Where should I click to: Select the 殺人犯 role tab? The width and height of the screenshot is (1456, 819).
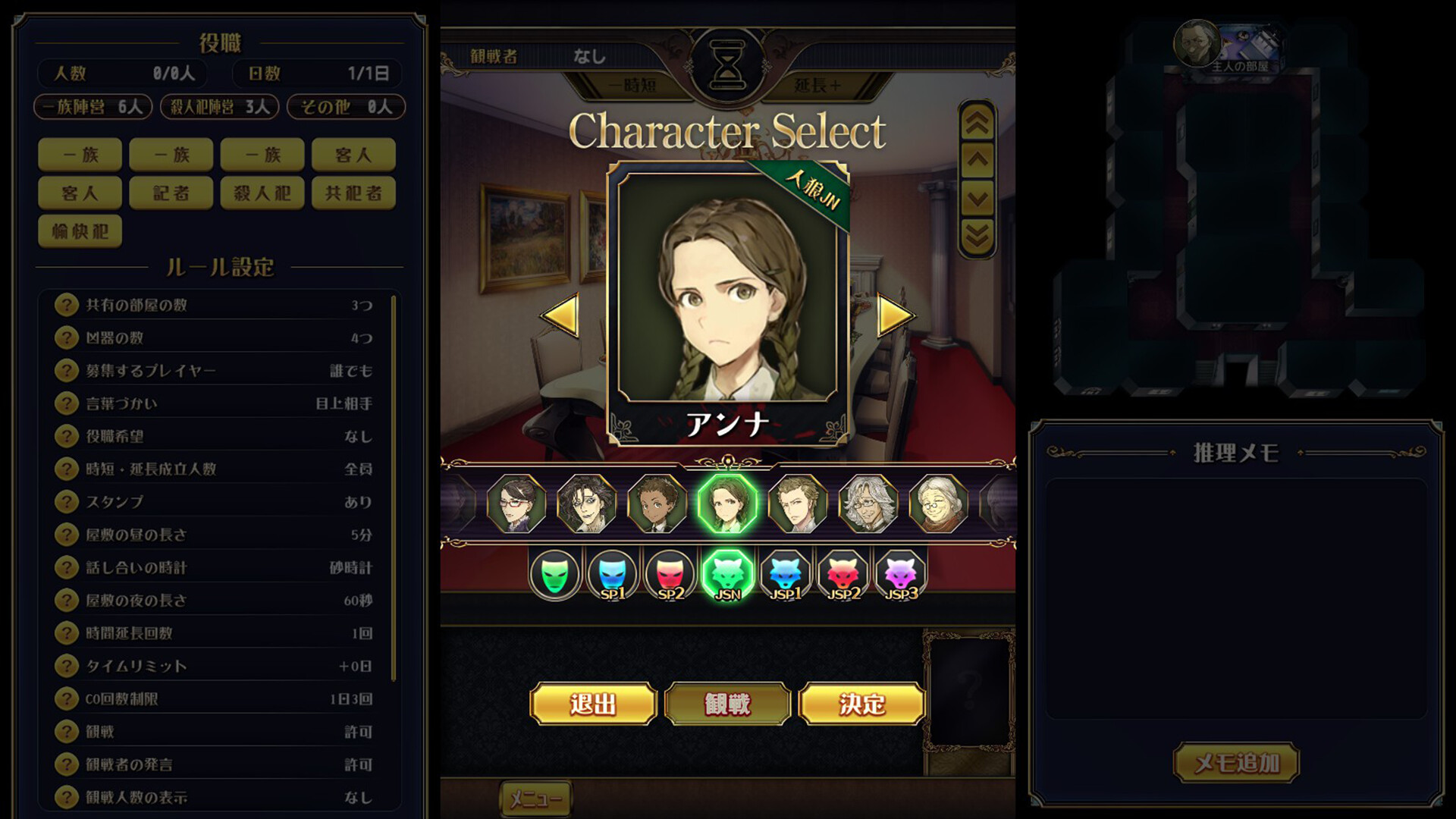pyautogui.click(x=261, y=193)
